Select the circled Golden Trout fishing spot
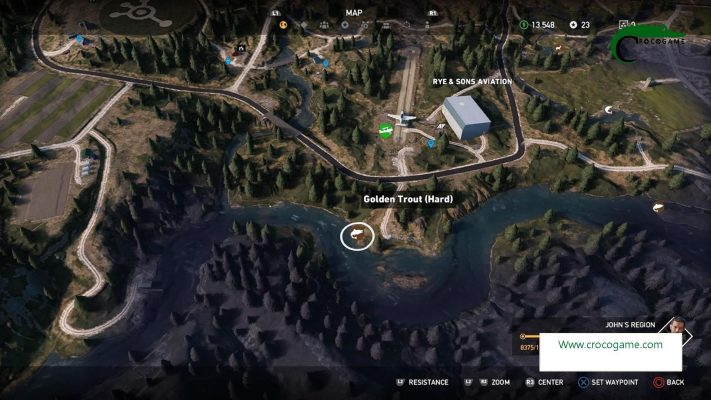This screenshot has height=400, width=711. (357, 236)
